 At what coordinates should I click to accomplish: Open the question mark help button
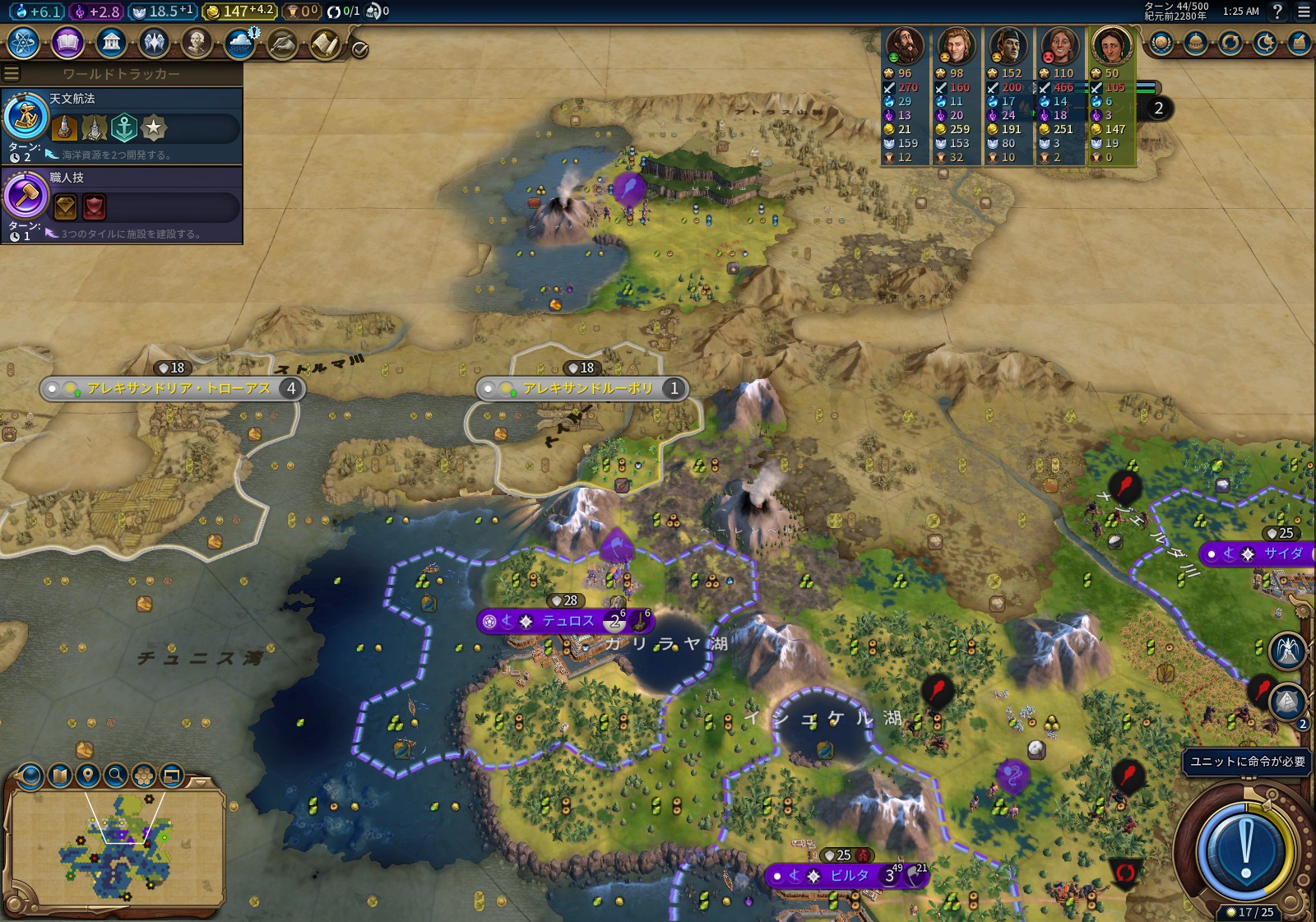click(1277, 12)
